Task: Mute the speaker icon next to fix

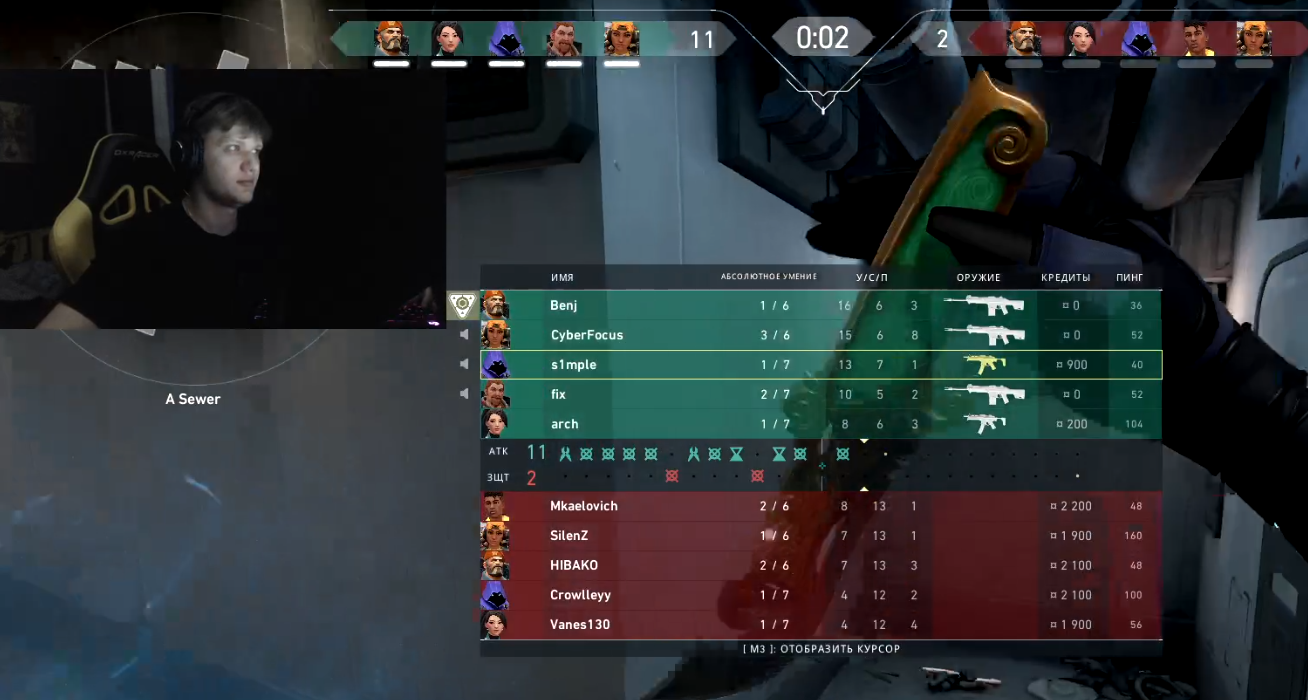Action: tap(464, 394)
